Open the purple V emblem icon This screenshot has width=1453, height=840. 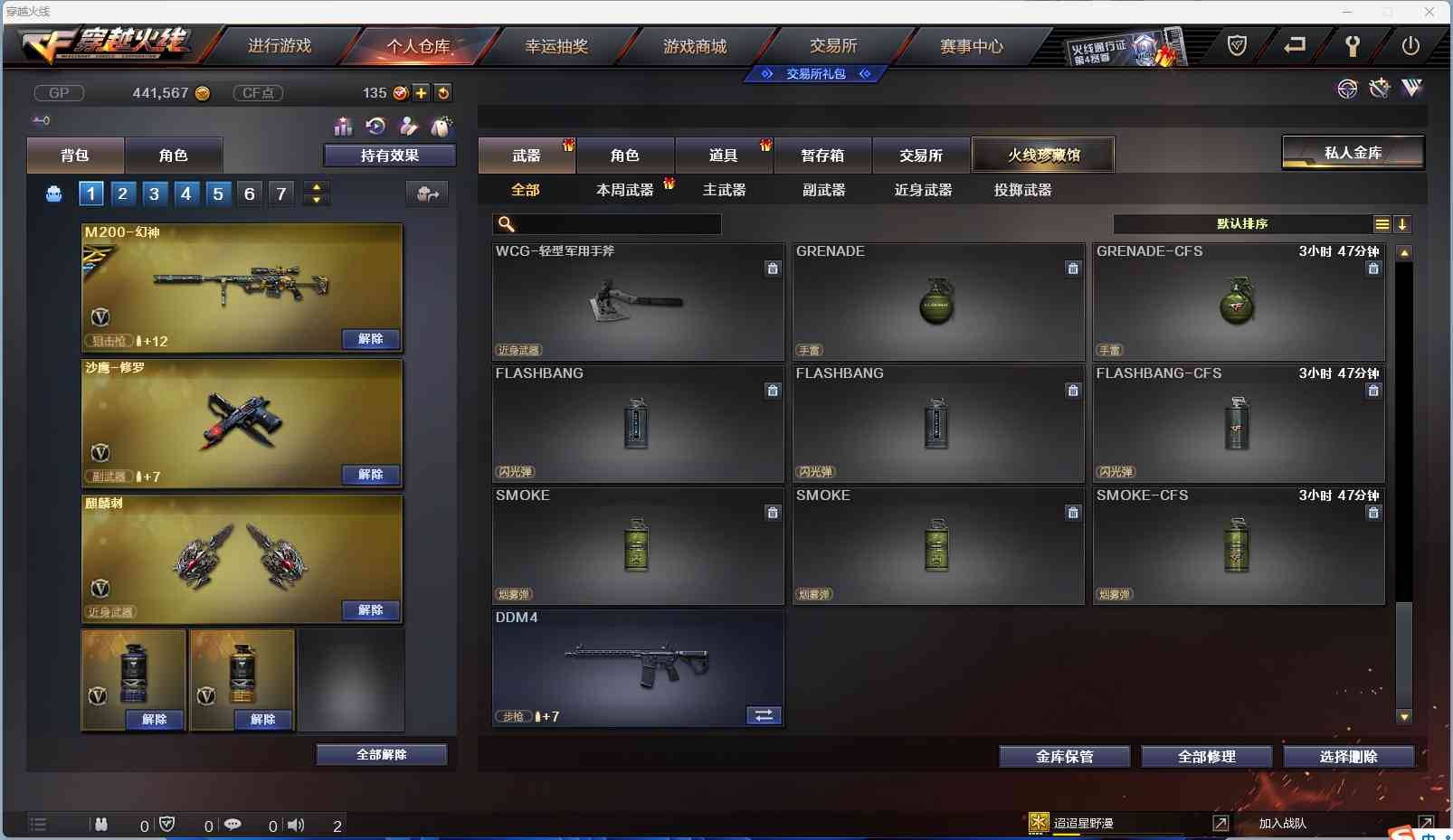(x=1411, y=90)
